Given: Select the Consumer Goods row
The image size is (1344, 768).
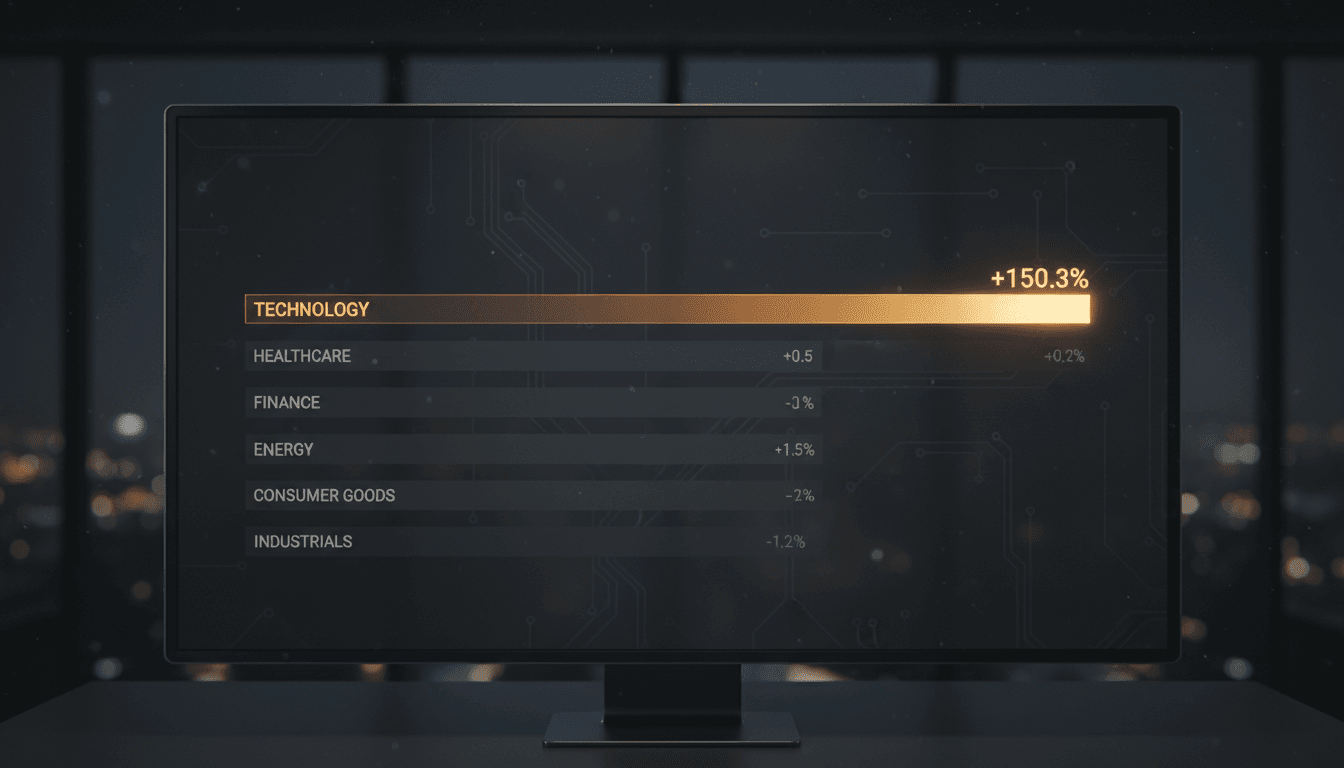Looking at the screenshot, I should 533,495.
